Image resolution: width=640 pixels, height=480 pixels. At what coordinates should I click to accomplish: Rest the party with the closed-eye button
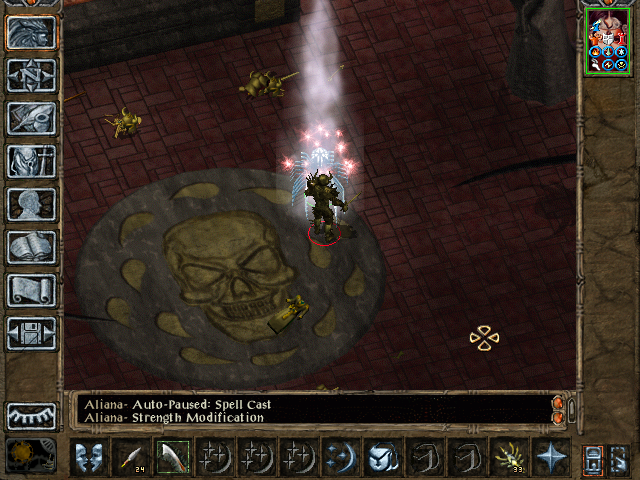pyautogui.click(x=32, y=415)
